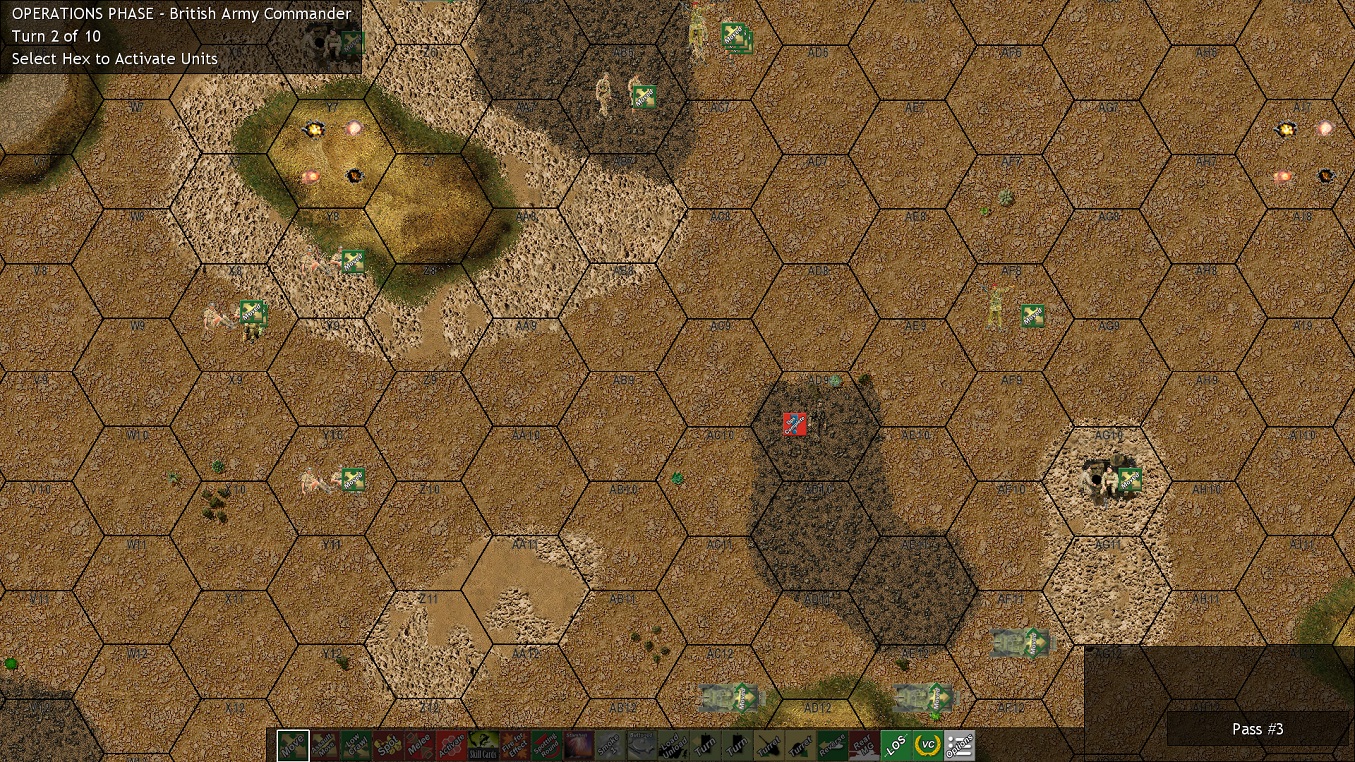Open the Options menu
The height and width of the screenshot is (762, 1355).
pos(961,745)
